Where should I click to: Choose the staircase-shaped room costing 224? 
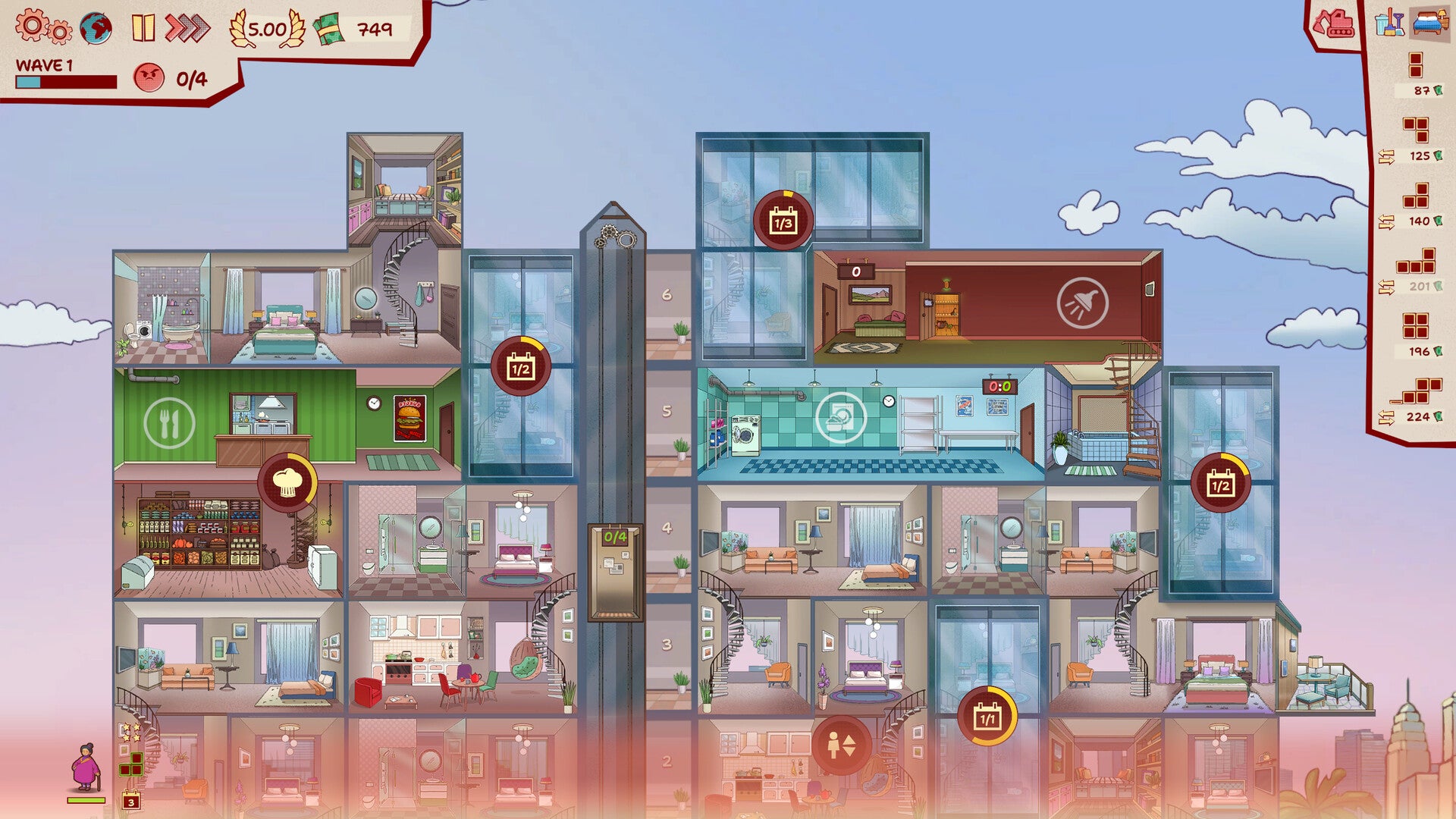click(1416, 391)
